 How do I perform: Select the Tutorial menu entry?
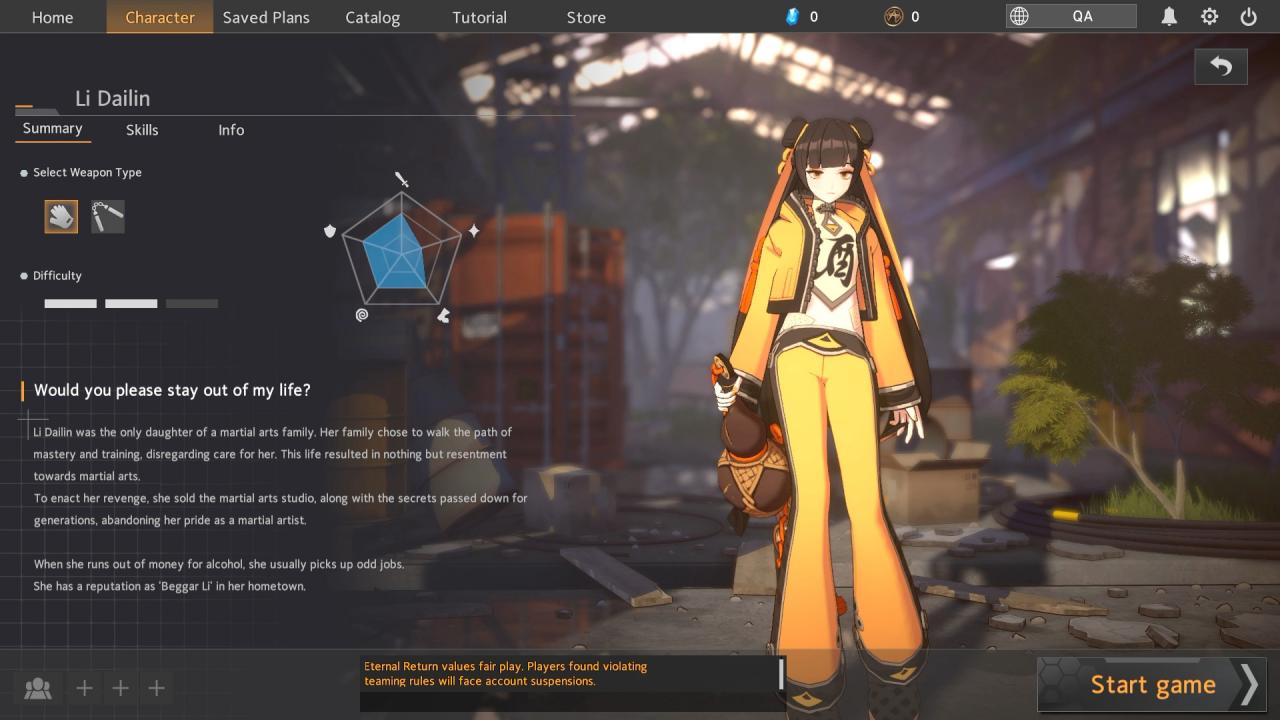point(479,17)
